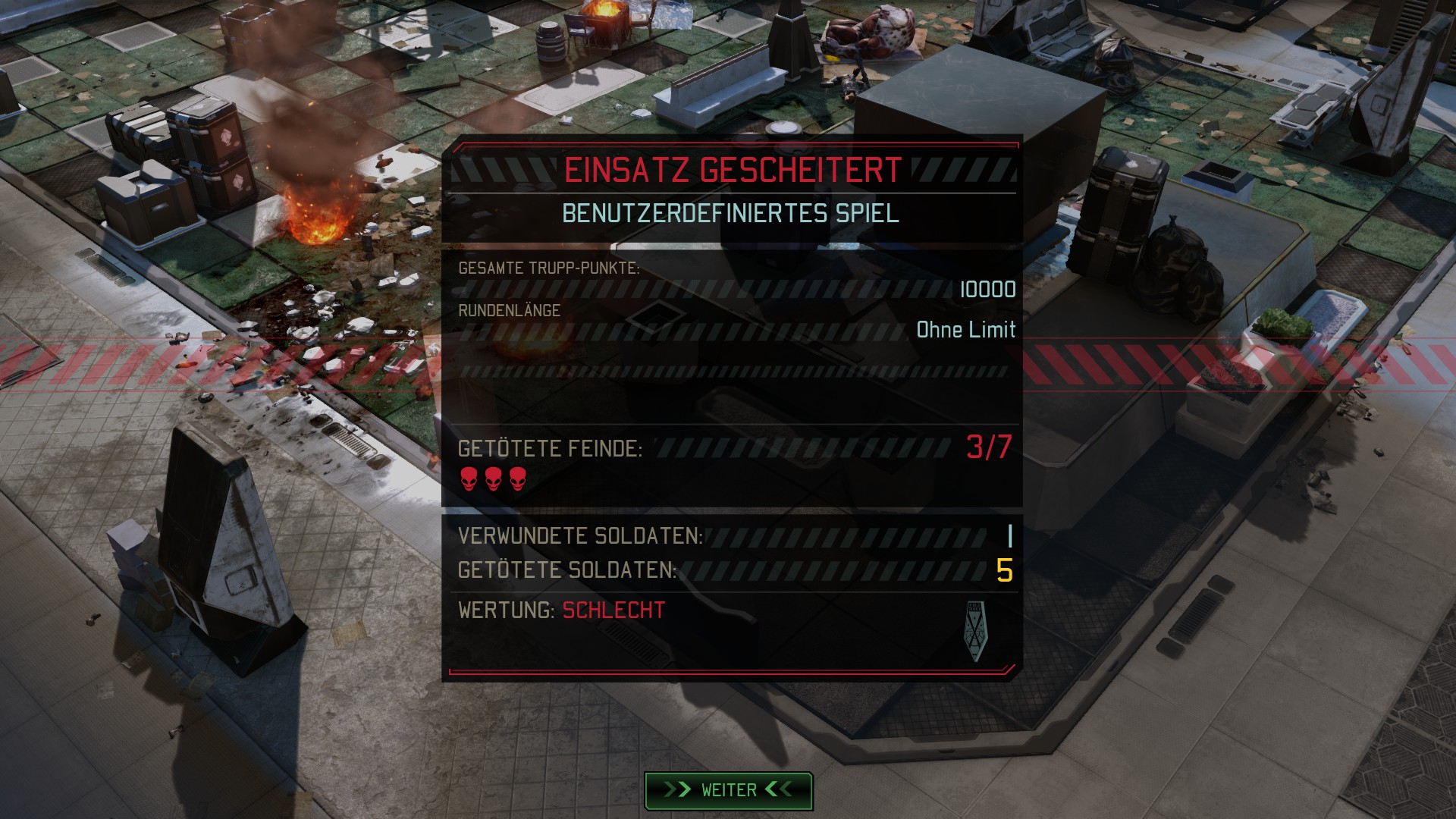Continue with the green Weiter button

[x=728, y=790]
